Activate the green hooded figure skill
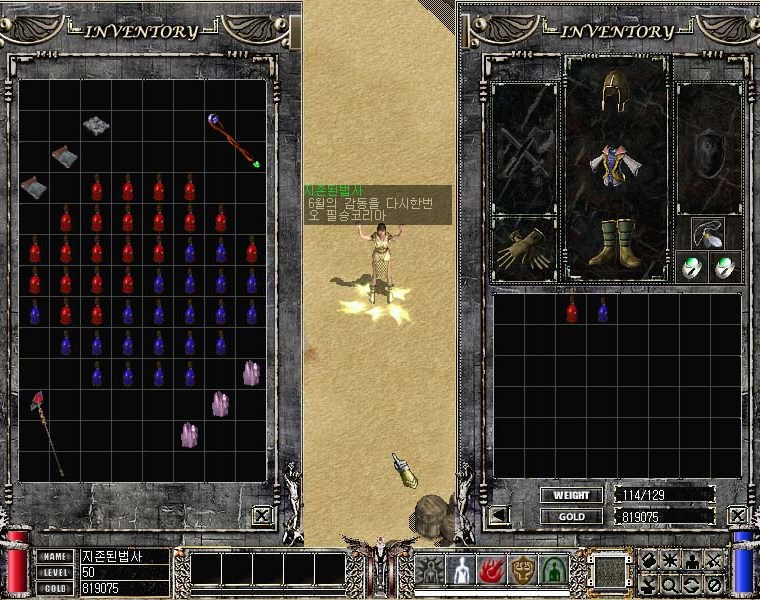 click(554, 570)
